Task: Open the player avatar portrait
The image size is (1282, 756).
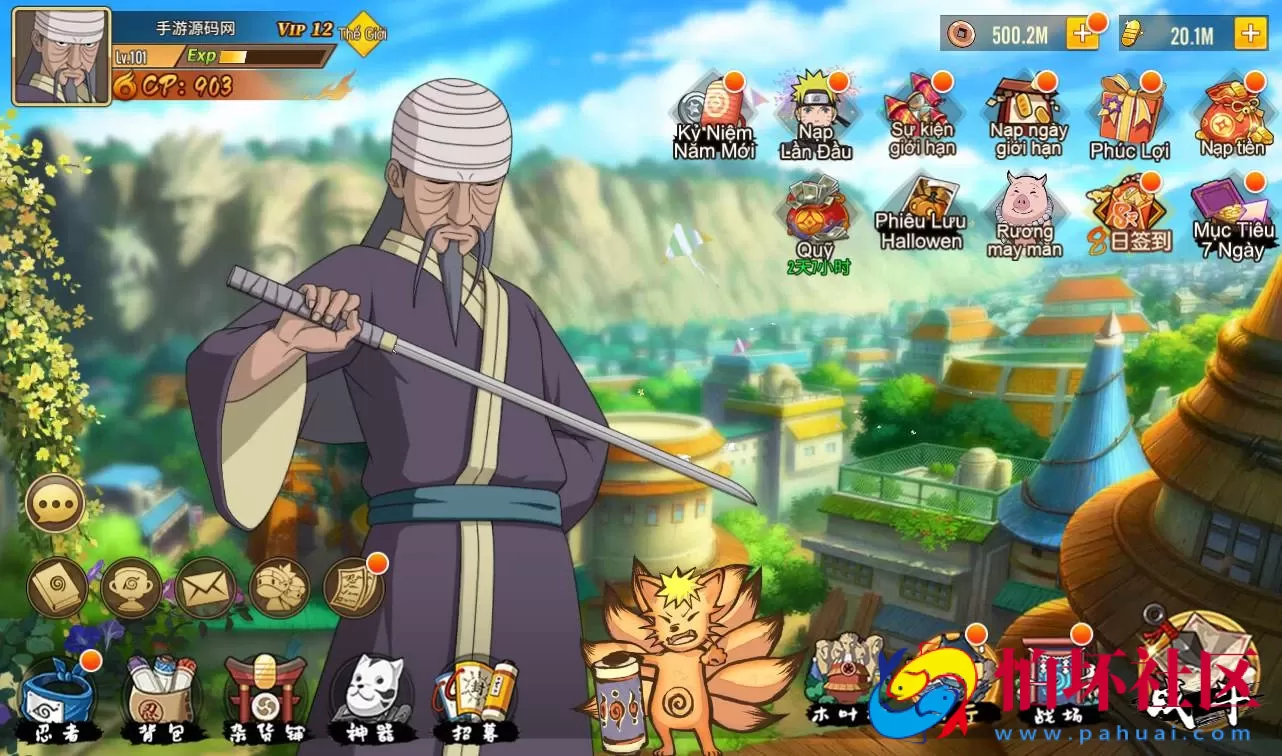Action: pos(61,57)
